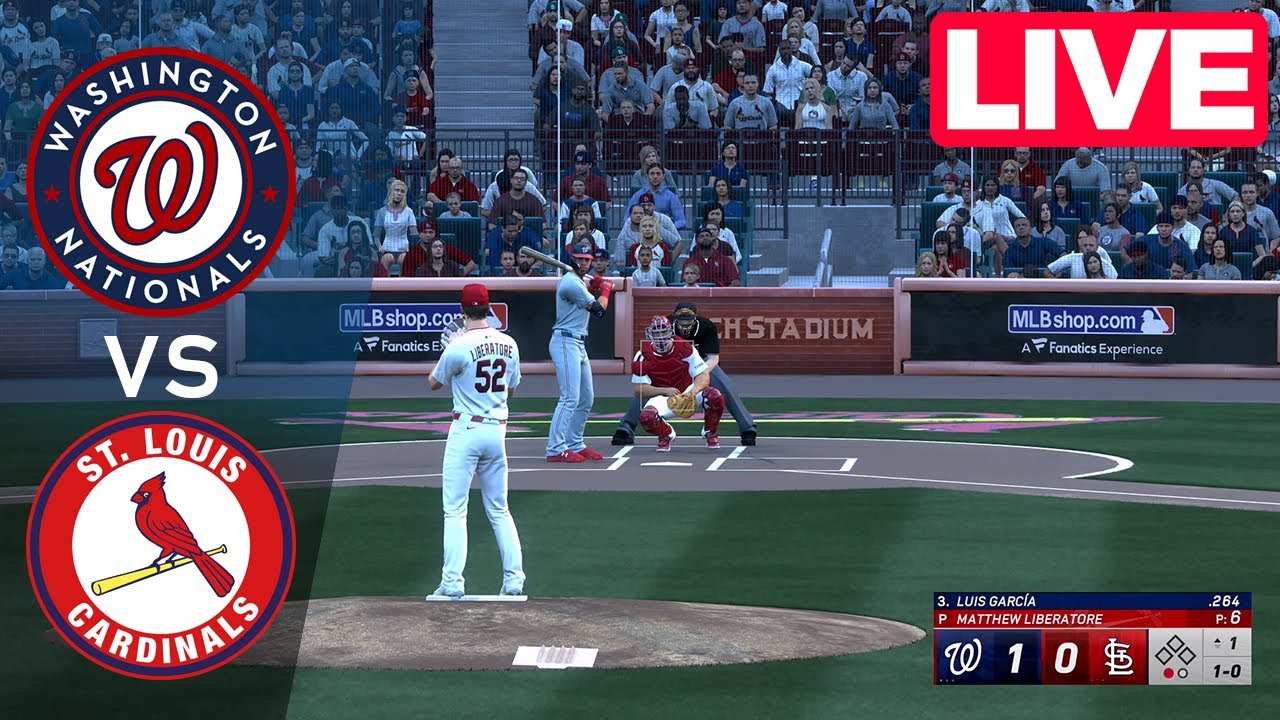1280x720 pixels.
Task: Toggle the filled red out indicator
Action: (x=1170, y=671)
